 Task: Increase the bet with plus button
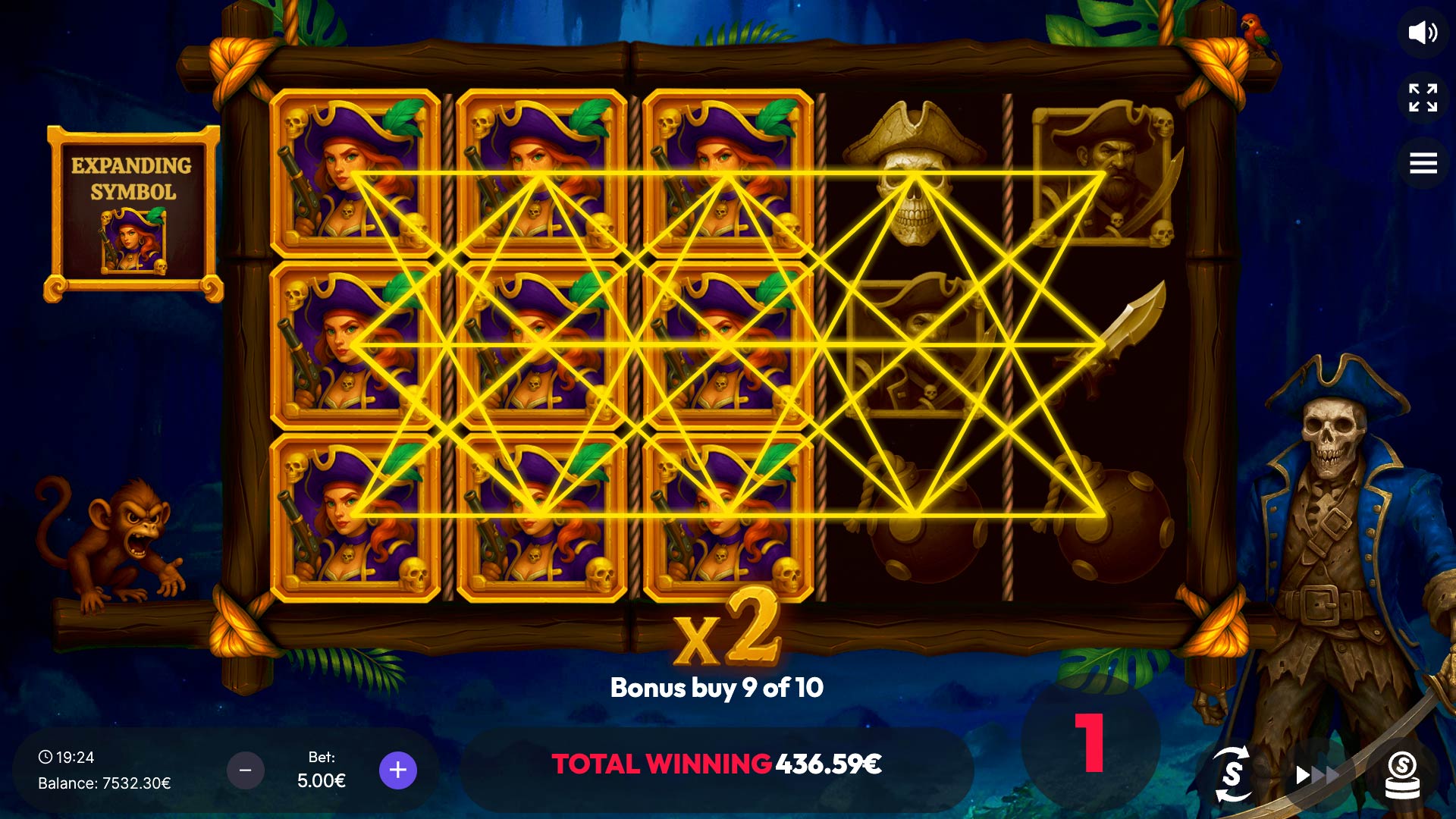click(398, 770)
